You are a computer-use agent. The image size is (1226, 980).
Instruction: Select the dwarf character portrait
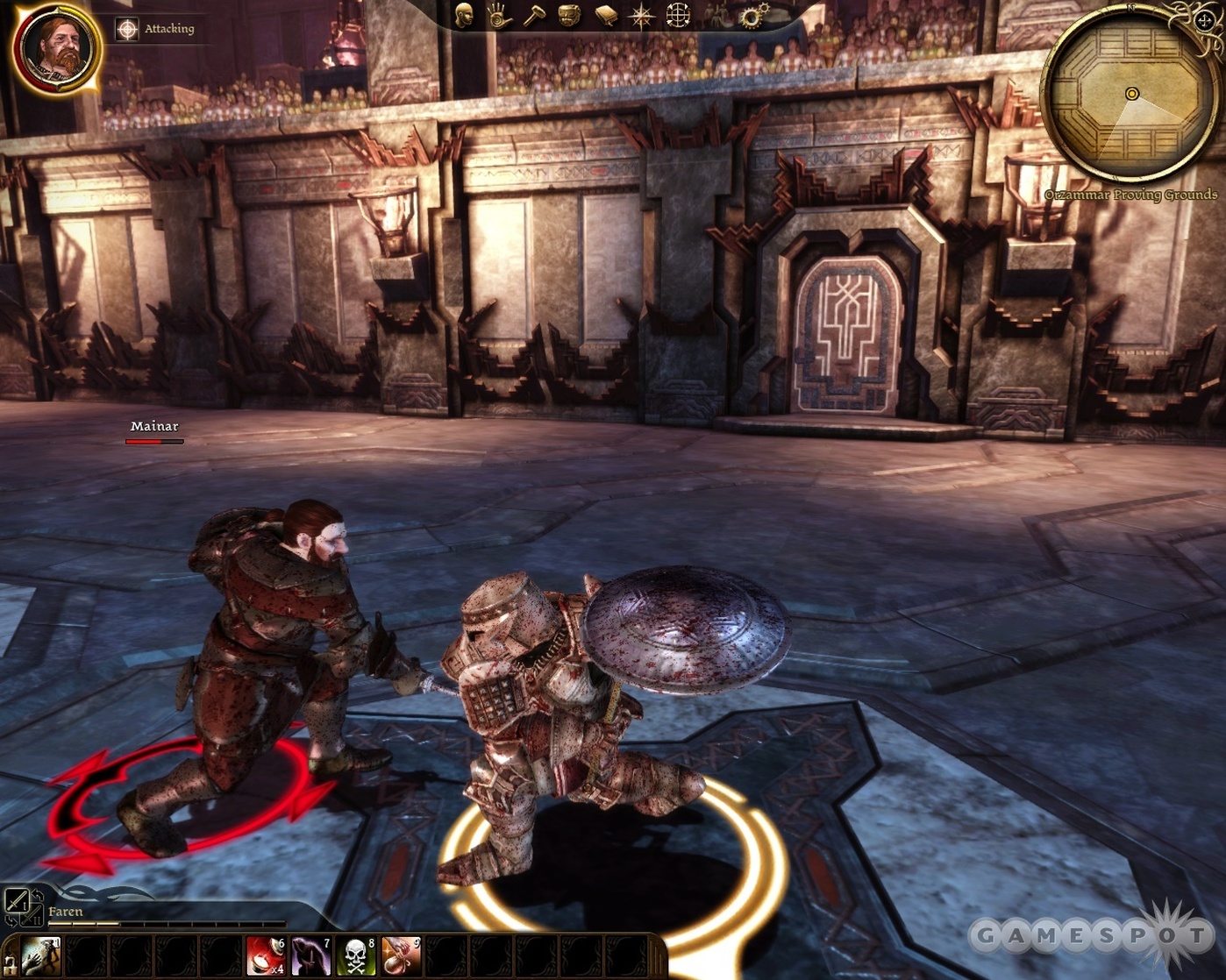(56, 48)
